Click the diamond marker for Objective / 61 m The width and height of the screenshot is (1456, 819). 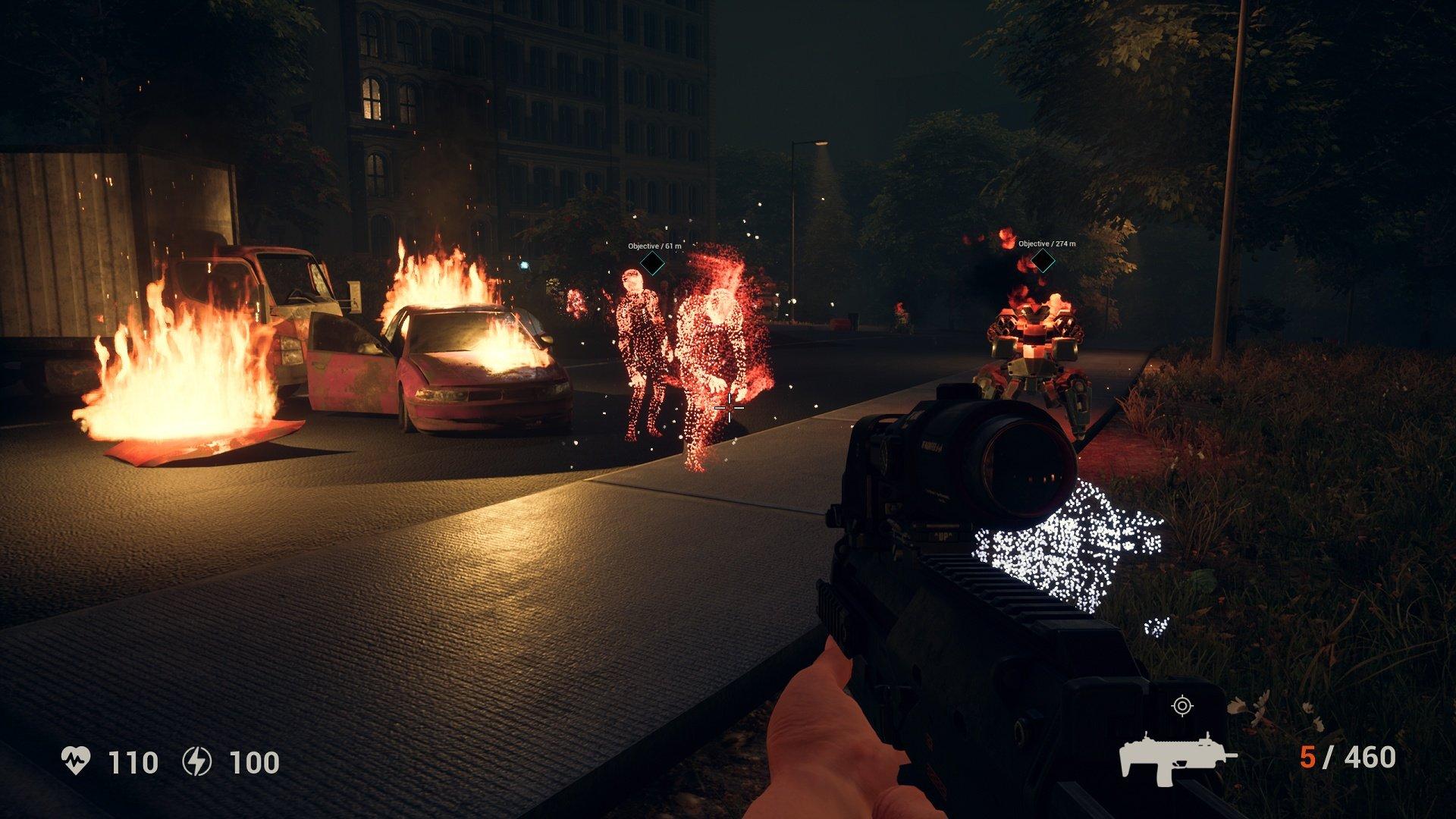[x=651, y=263]
